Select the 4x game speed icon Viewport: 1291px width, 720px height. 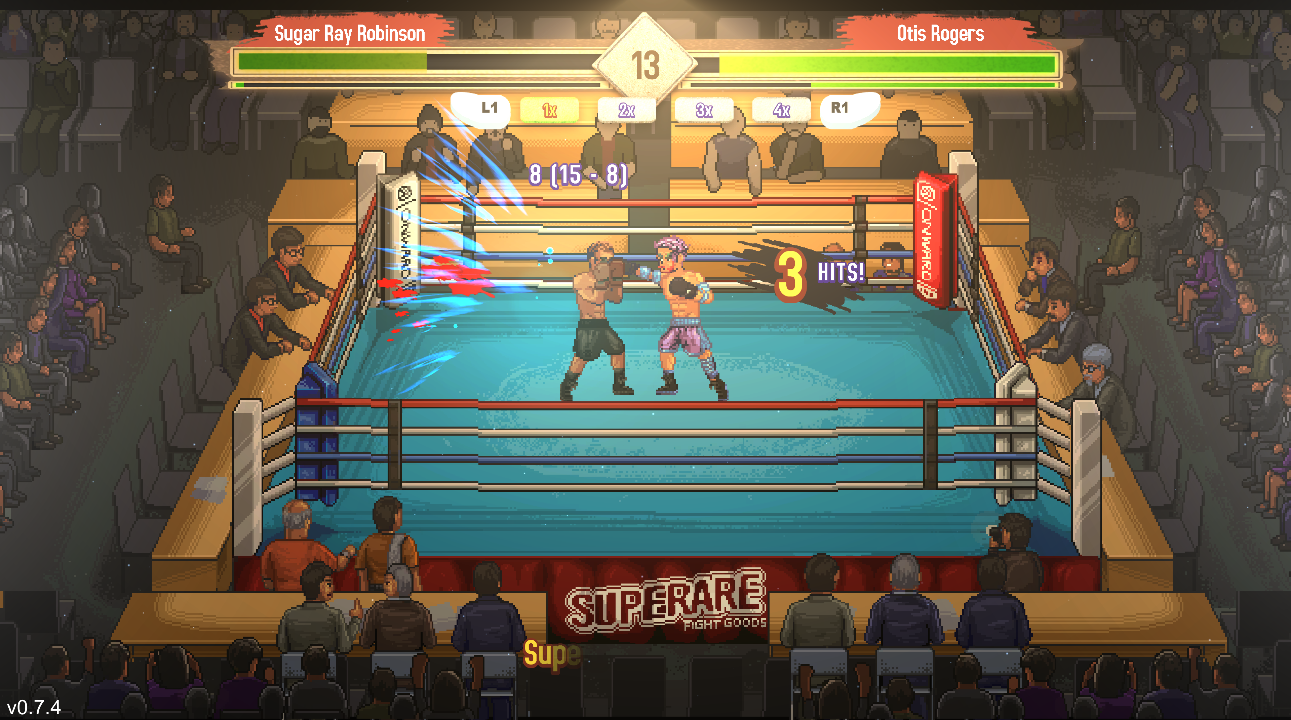click(x=780, y=109)
